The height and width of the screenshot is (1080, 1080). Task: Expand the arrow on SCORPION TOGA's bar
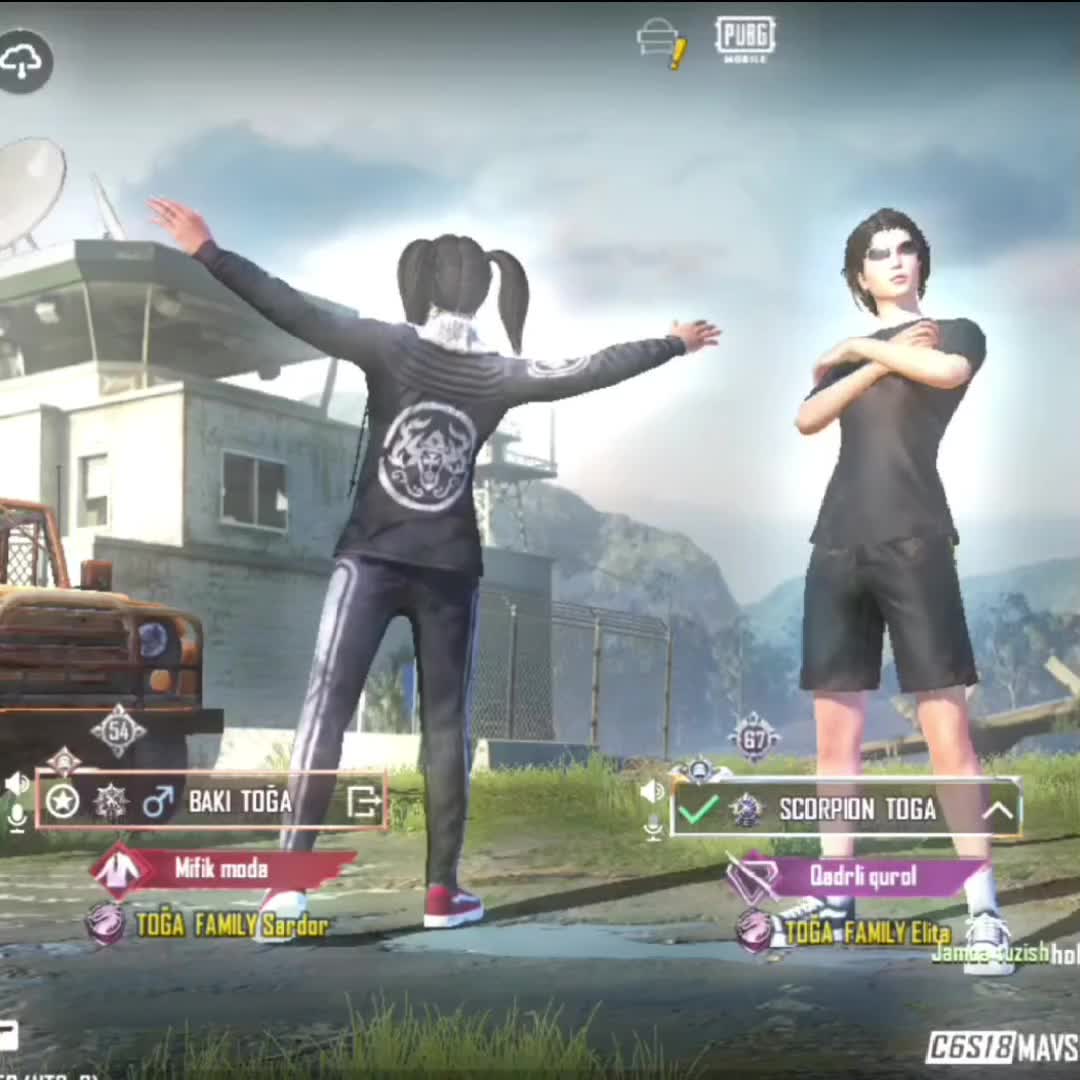[x=997, y=809]
